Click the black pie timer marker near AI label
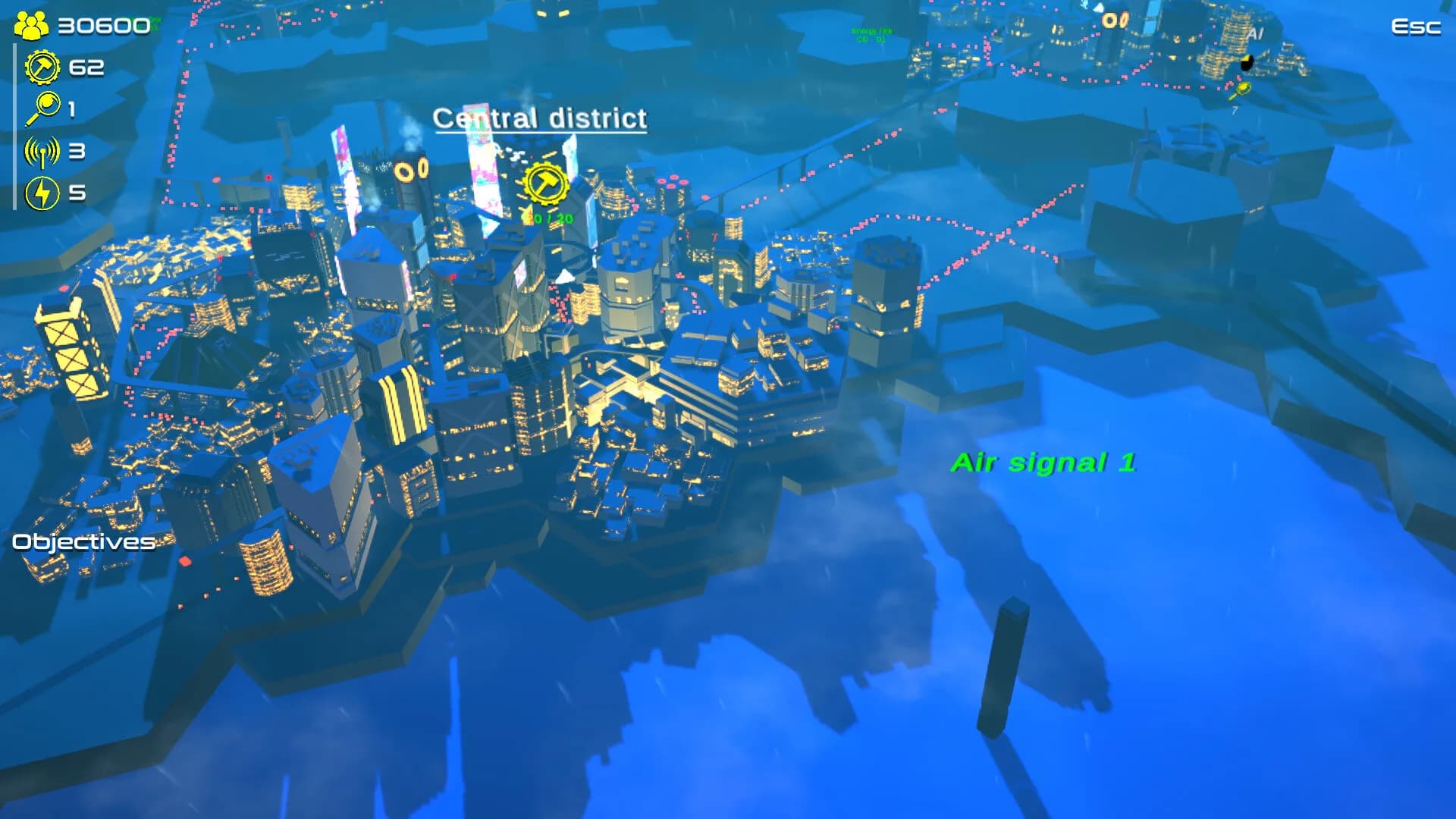Viewport: 1456px width, 819px height. coord(1246,64)
